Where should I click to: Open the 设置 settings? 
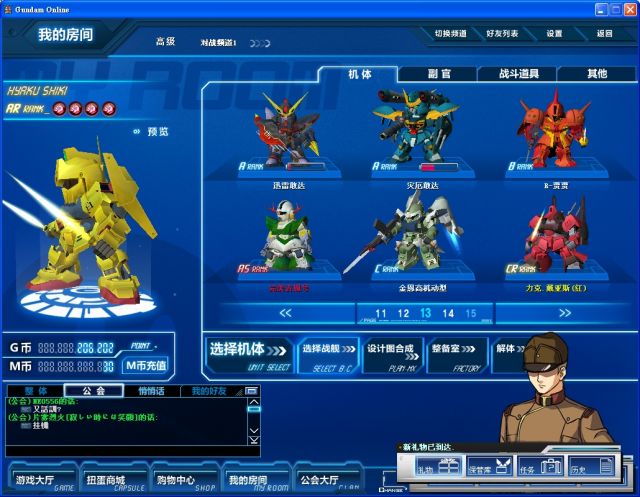[554, 33]
